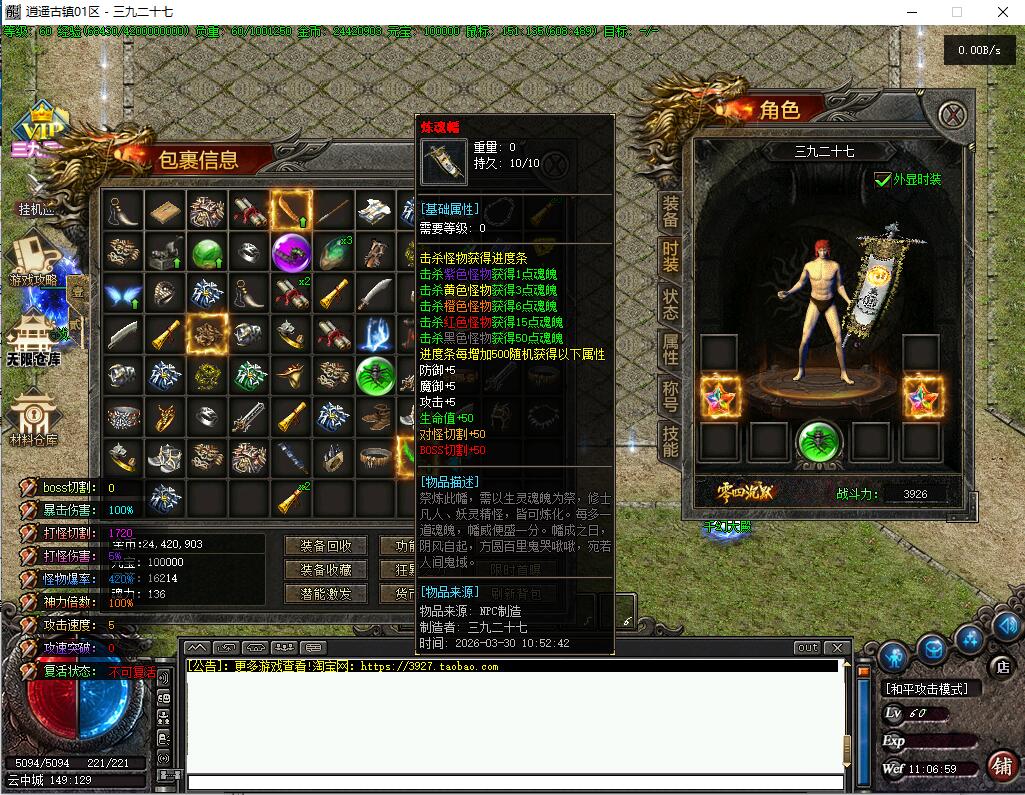This screenshot has width=1025, height=795.
Task: Select the blue wings item in bag
Action: (123, 294)
